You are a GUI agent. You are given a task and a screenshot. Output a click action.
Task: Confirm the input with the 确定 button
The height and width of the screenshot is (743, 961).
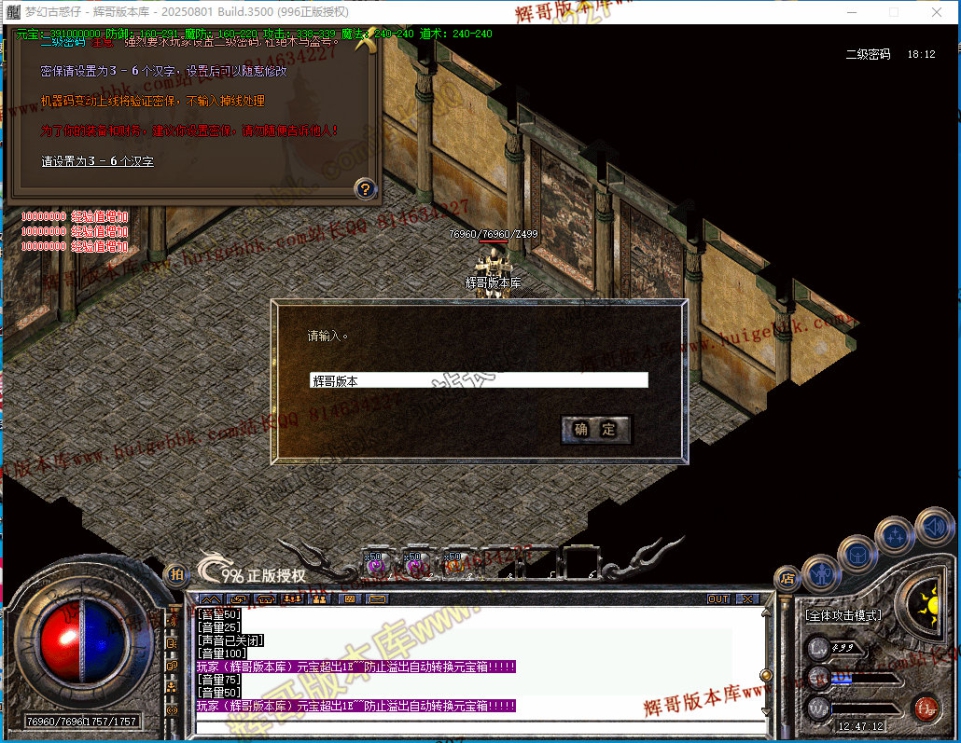point(596,430)
